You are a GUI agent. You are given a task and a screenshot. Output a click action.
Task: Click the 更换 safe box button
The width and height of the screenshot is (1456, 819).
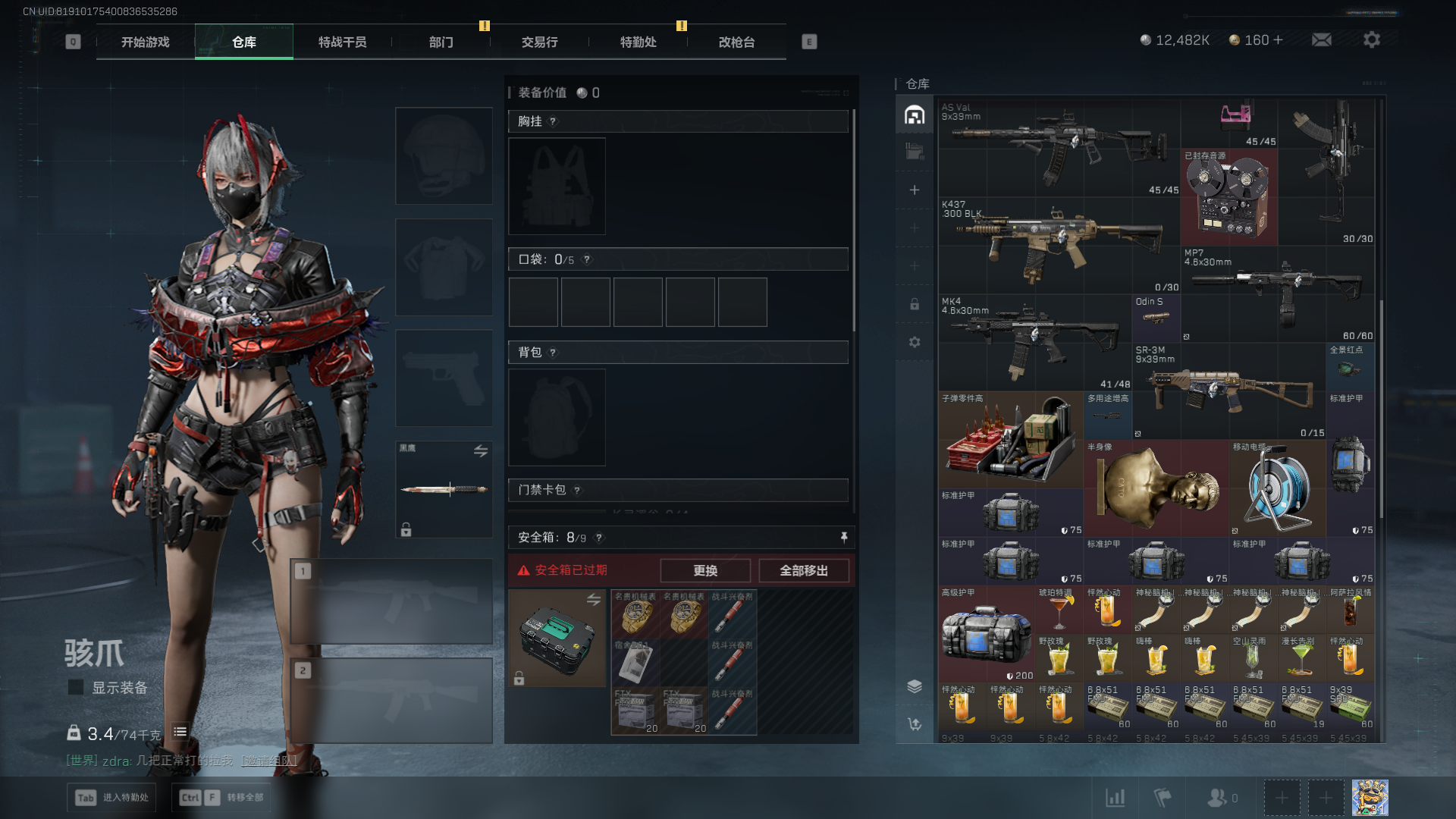click(705, 571)
